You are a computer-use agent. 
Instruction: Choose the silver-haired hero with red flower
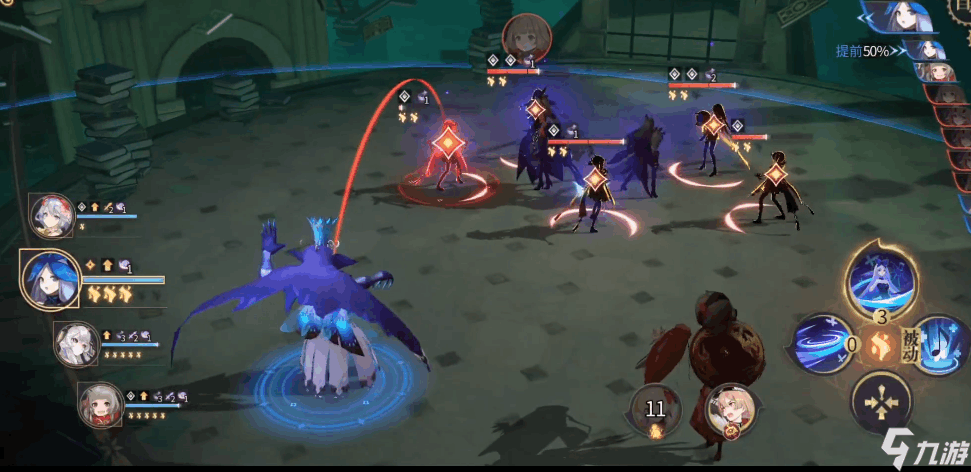pos(50,214)
